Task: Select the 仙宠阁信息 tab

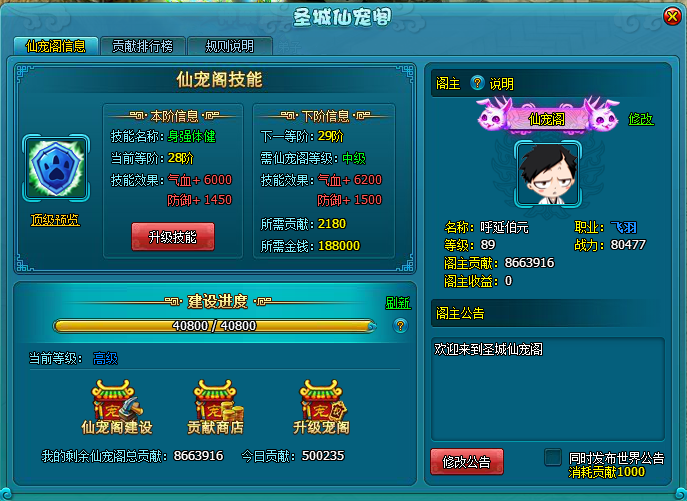Action: click(x=55, y=46)
